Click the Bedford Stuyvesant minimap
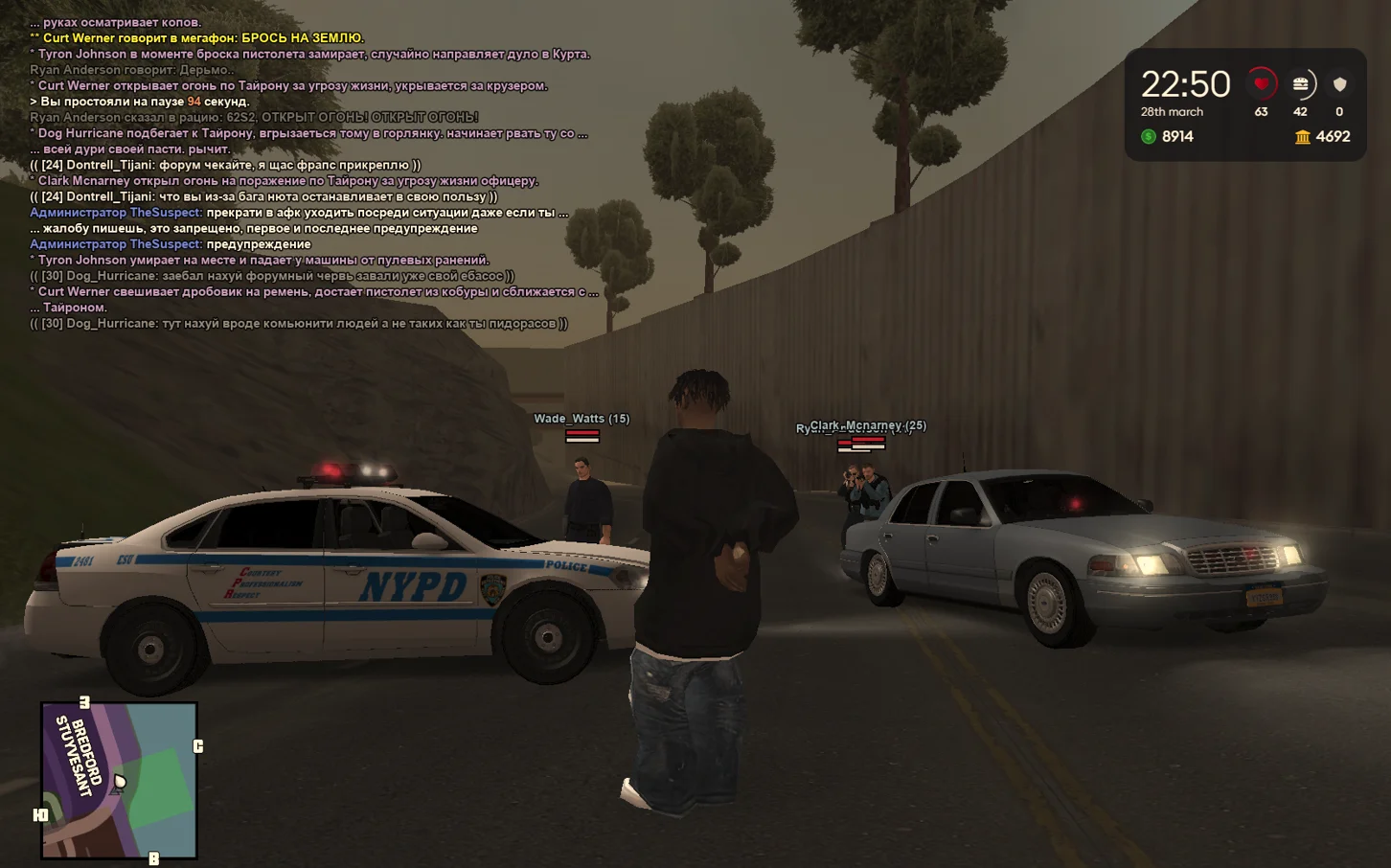This screenshot has width=1391, height=868. coord(119,780)
